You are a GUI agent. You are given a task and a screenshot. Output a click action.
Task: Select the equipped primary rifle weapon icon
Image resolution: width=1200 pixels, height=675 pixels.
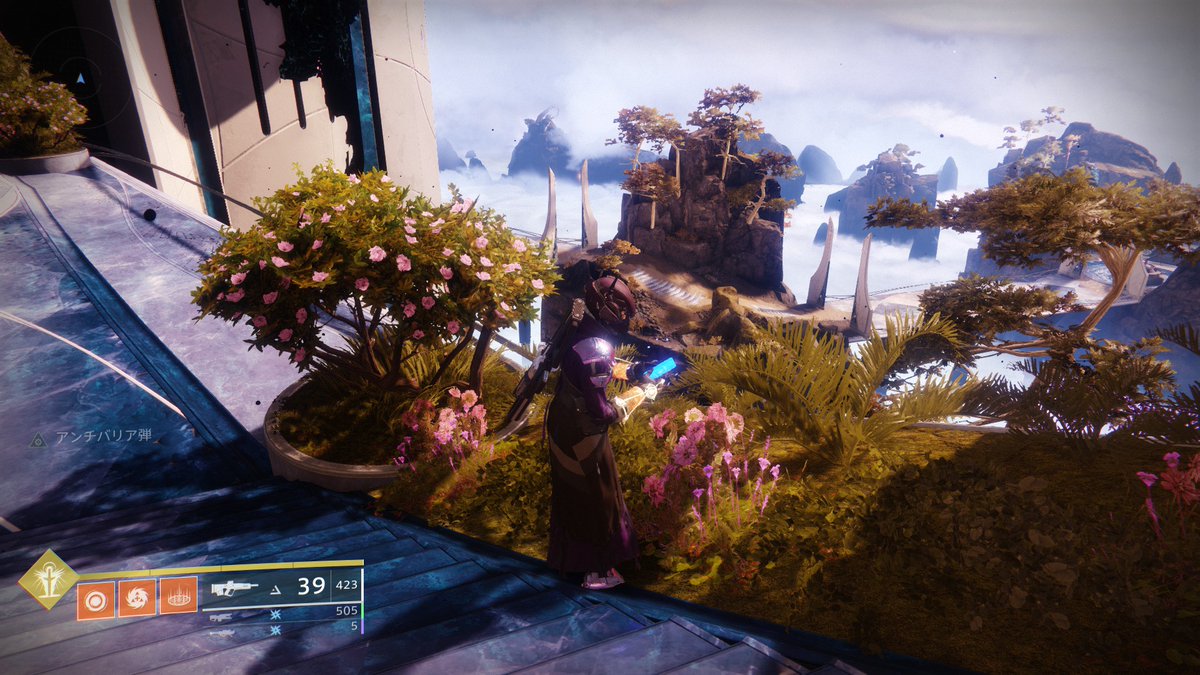234,588
